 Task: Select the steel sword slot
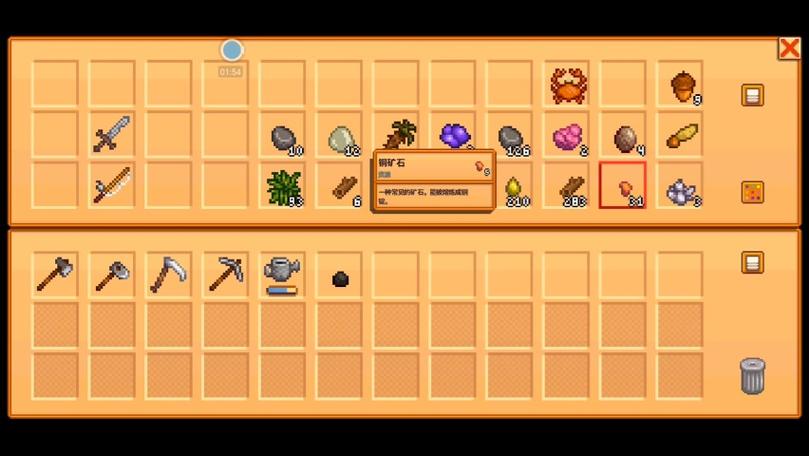point(111,135)
